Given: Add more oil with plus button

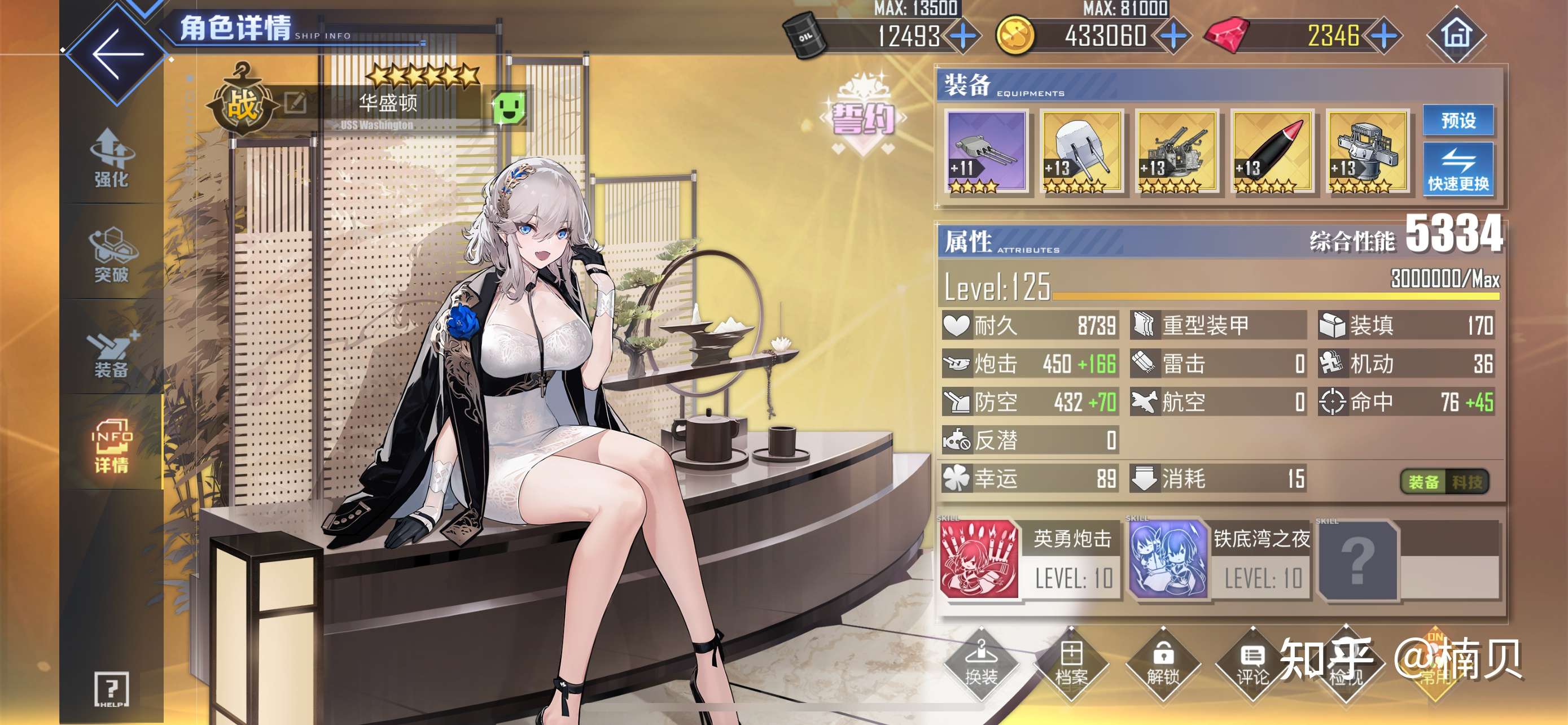Looking at the screenshot, I should click(963, 36).
